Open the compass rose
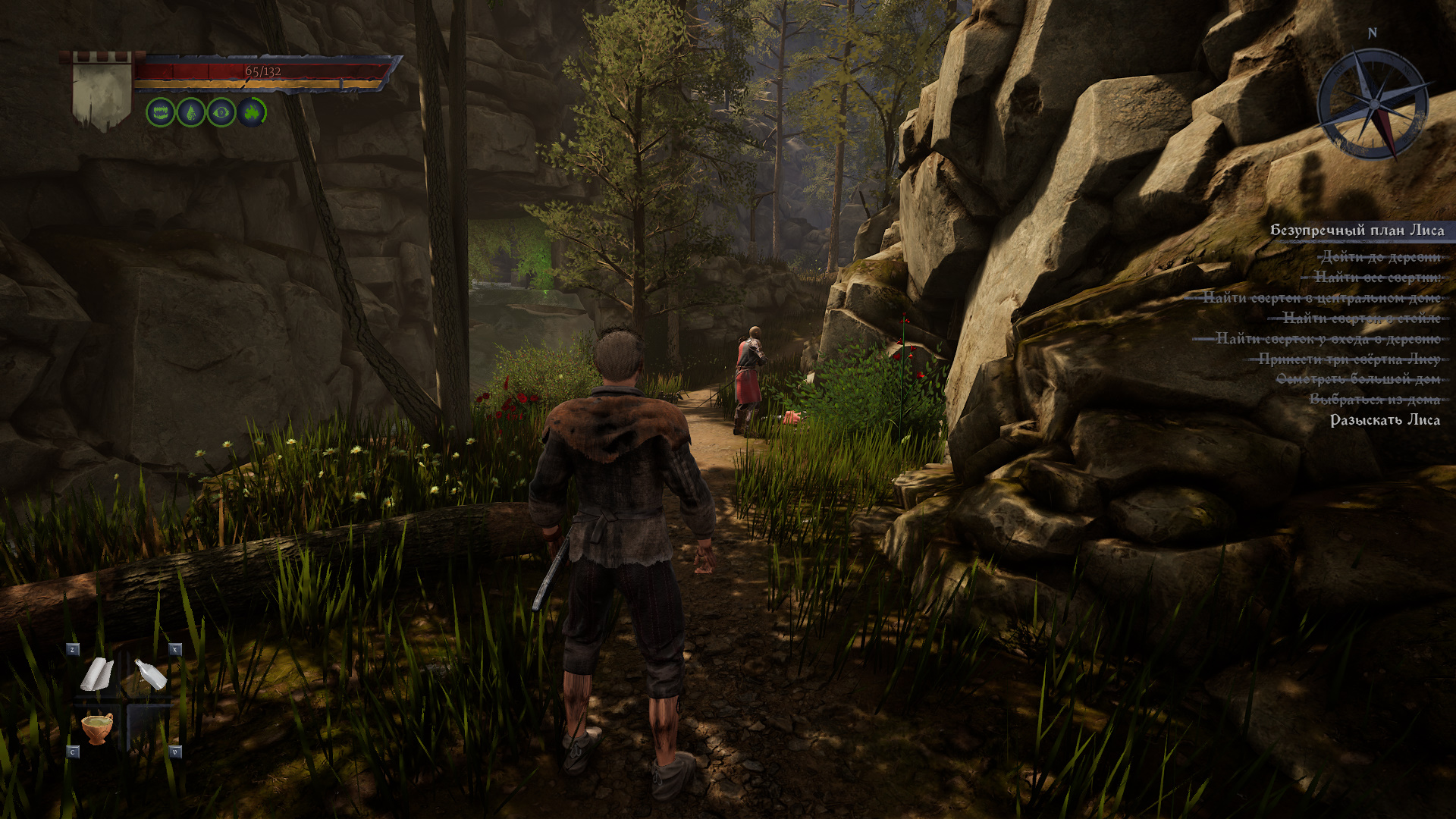1456x819 pixels. [1373, 104]
